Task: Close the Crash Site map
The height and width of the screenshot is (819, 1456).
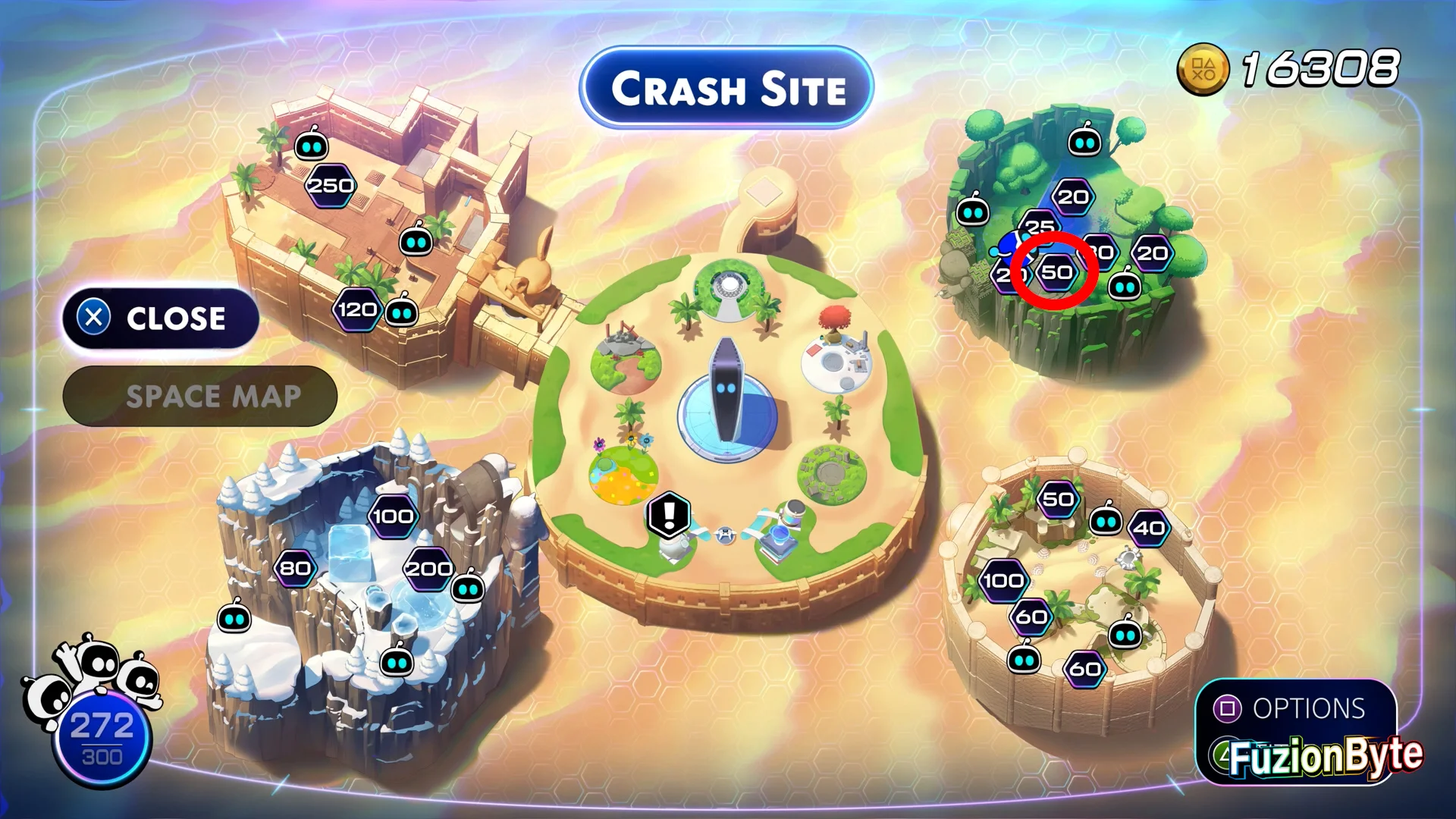Action: (161, 318)
